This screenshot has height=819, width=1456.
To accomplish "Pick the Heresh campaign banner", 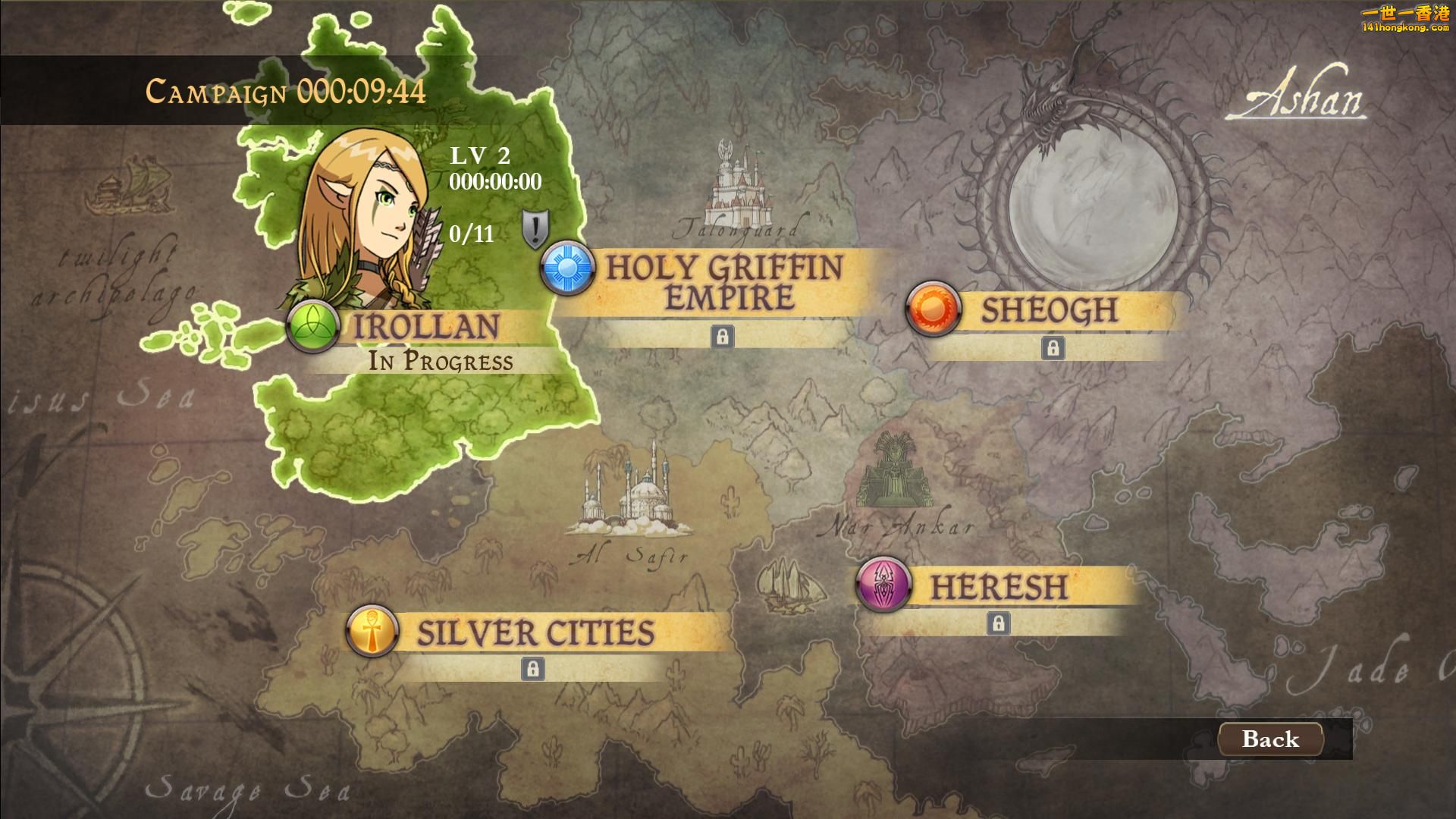I will [999, 587].
